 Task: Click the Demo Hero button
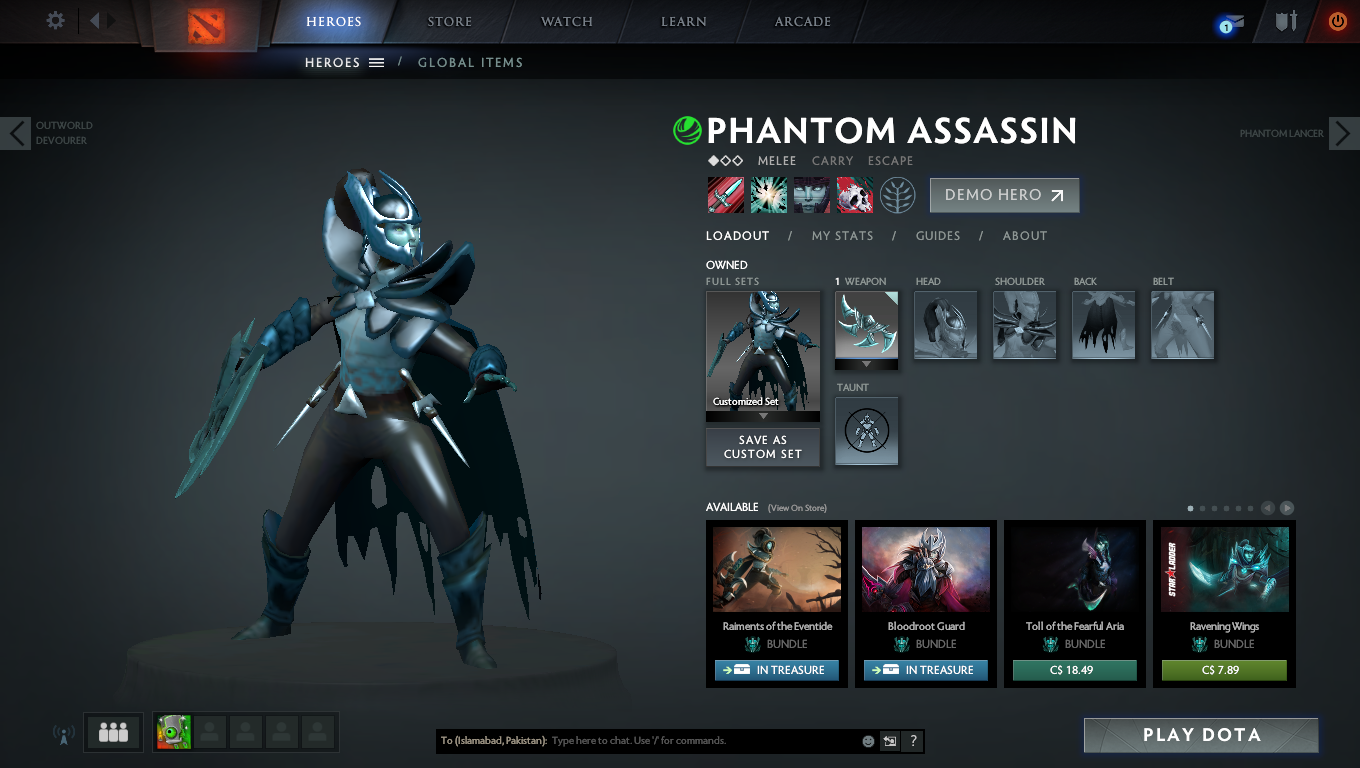(1004, 195)
